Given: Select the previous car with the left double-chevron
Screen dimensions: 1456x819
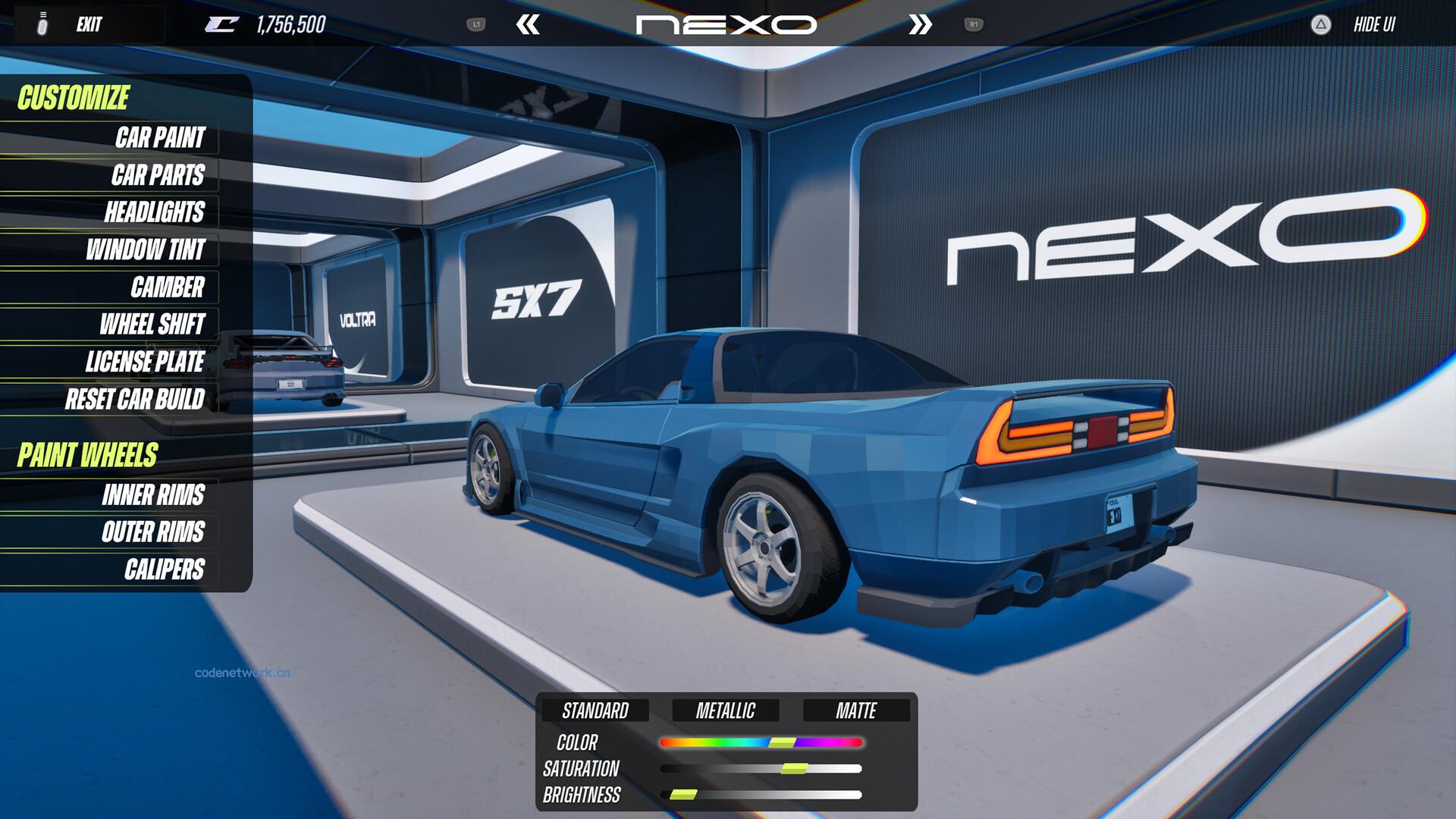Looking at the screenshot, I should [529, 24].
